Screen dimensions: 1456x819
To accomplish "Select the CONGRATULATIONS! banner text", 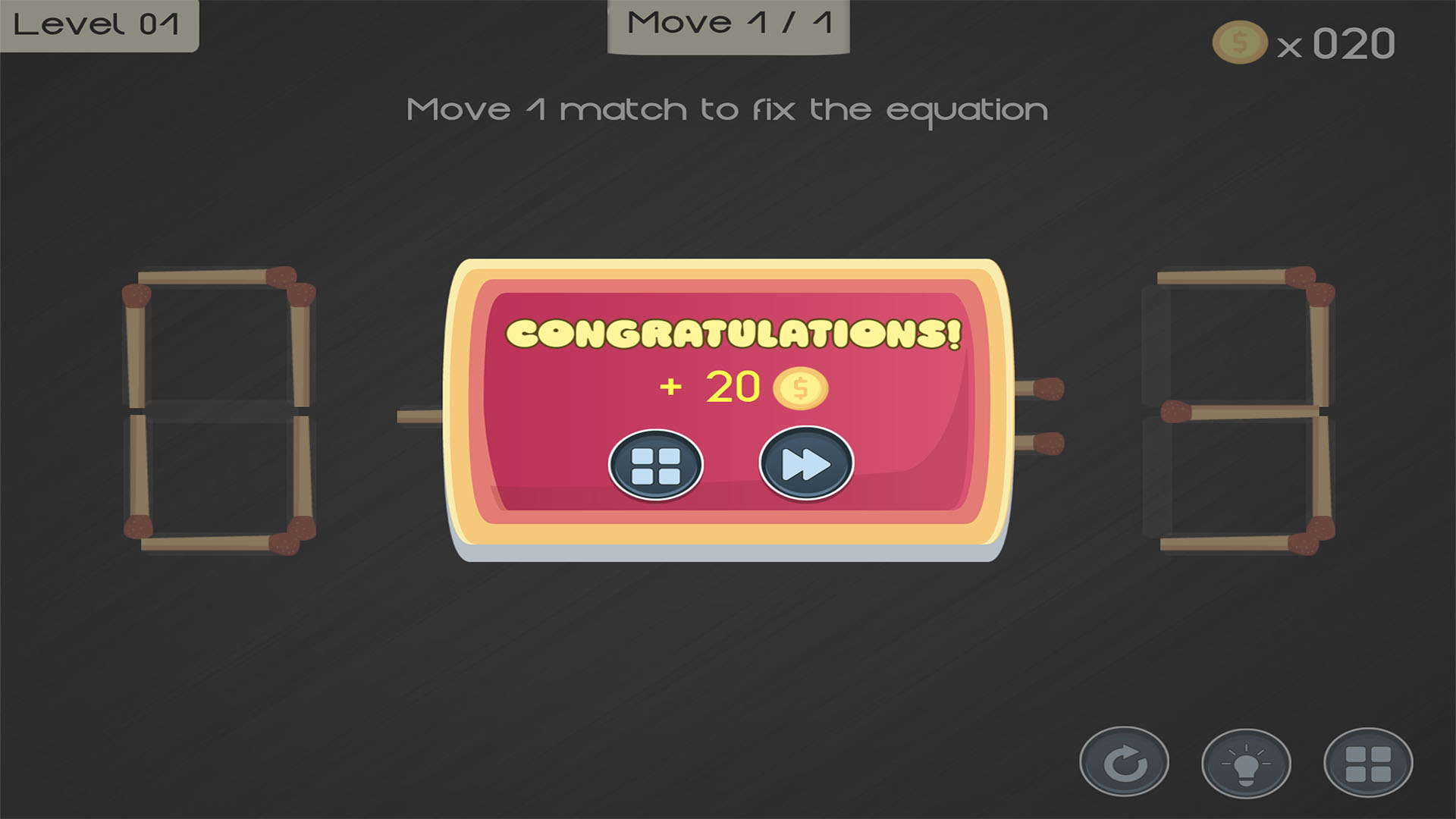I will [731, 334].
